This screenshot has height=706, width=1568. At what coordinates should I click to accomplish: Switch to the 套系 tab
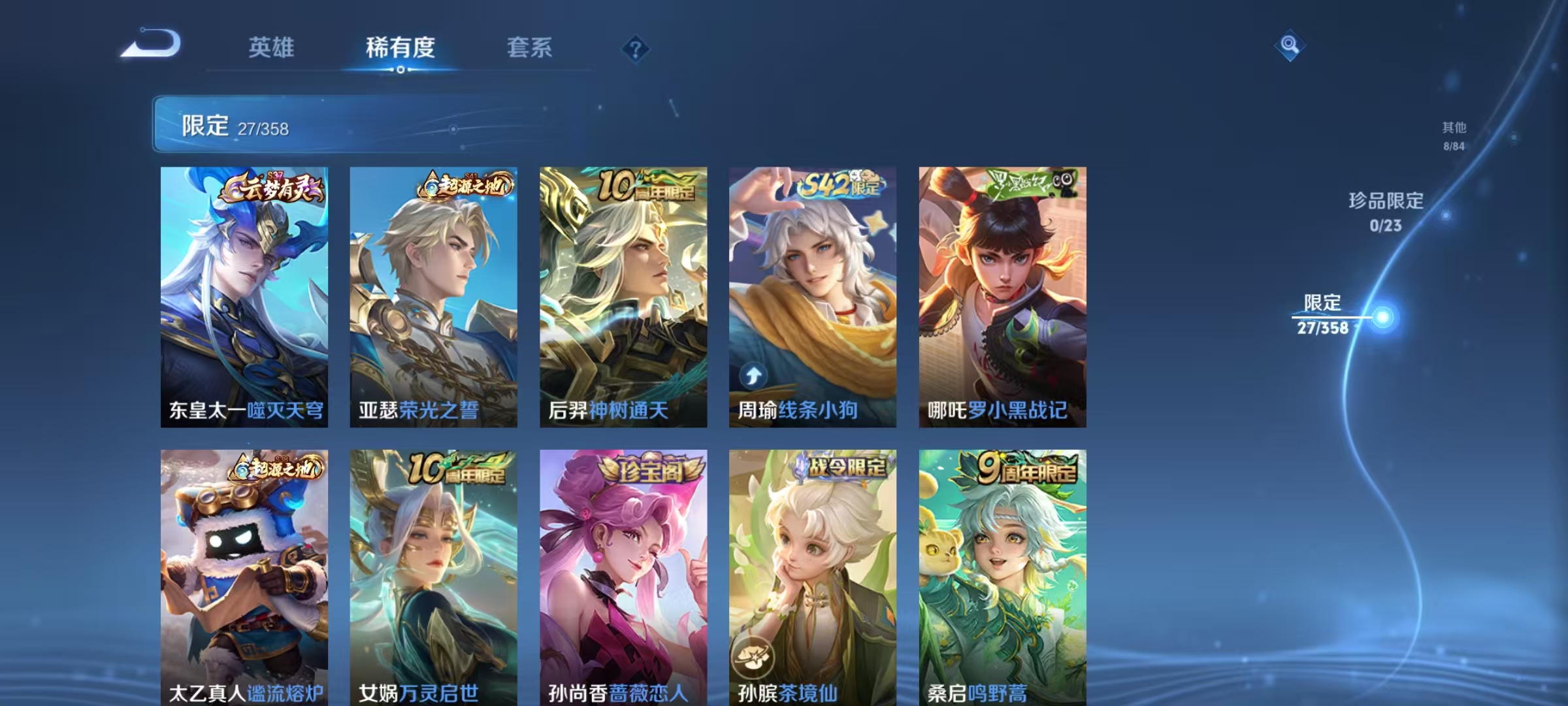(x=529, y=47)
